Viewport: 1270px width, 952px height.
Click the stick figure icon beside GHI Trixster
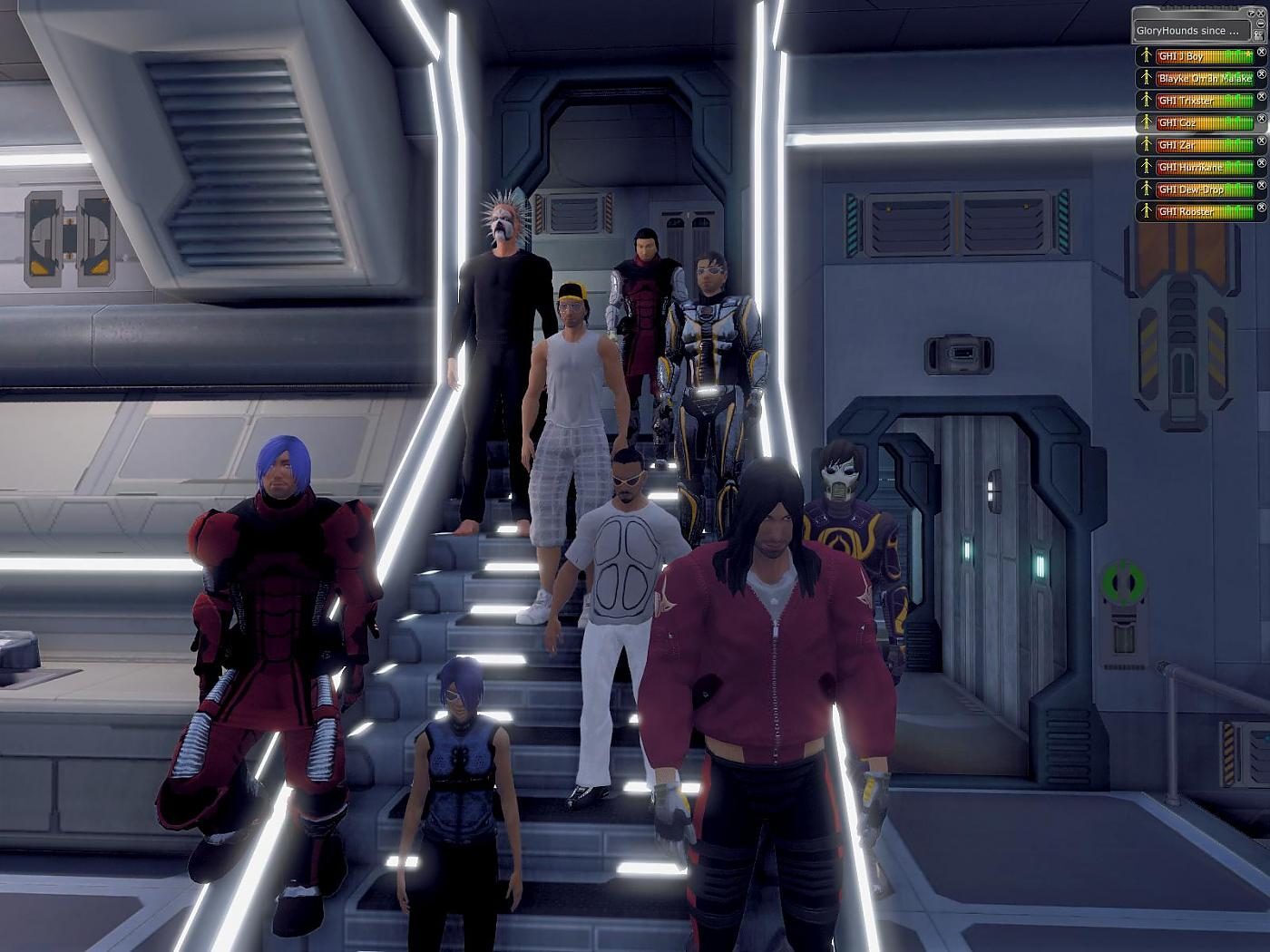coord(1147,100)
